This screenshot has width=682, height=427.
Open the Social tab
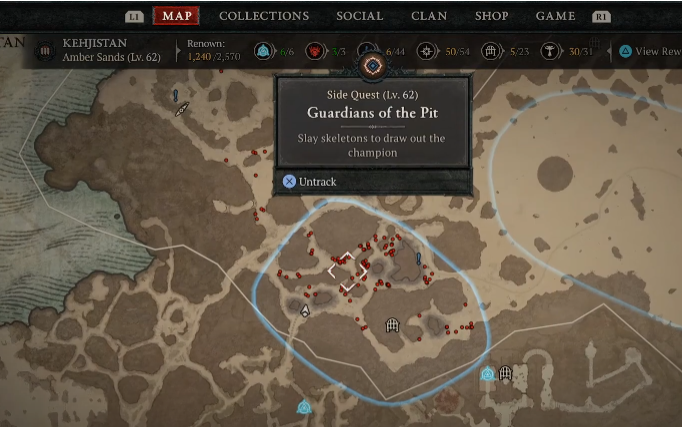[360, 16]
